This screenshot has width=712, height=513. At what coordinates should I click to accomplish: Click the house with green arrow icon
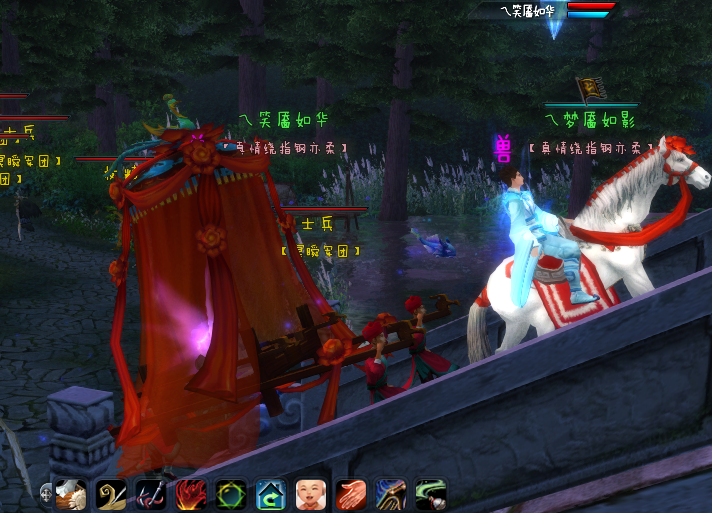tap(271, 494)
